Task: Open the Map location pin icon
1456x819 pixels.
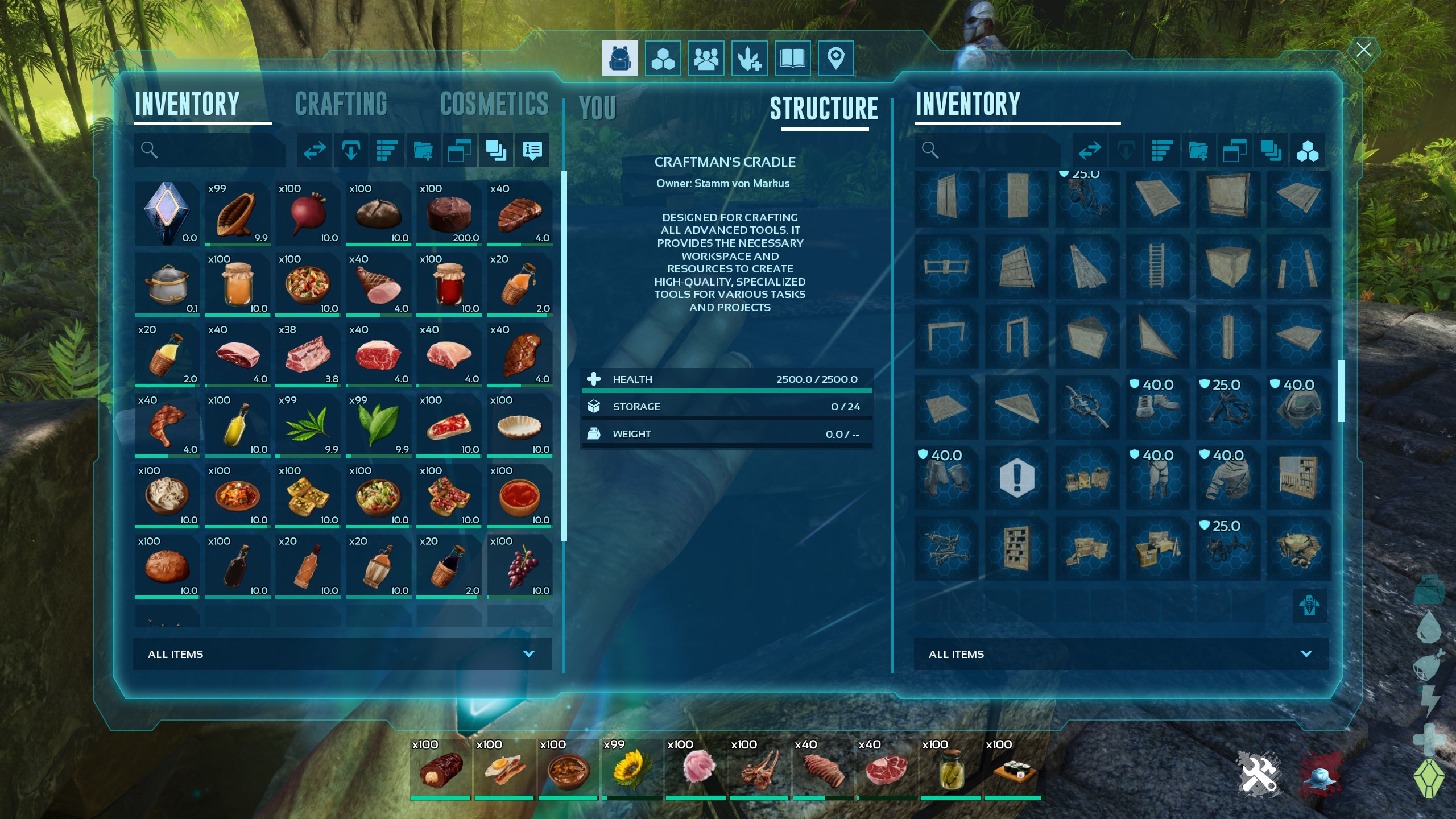Action: click(835, 57)
